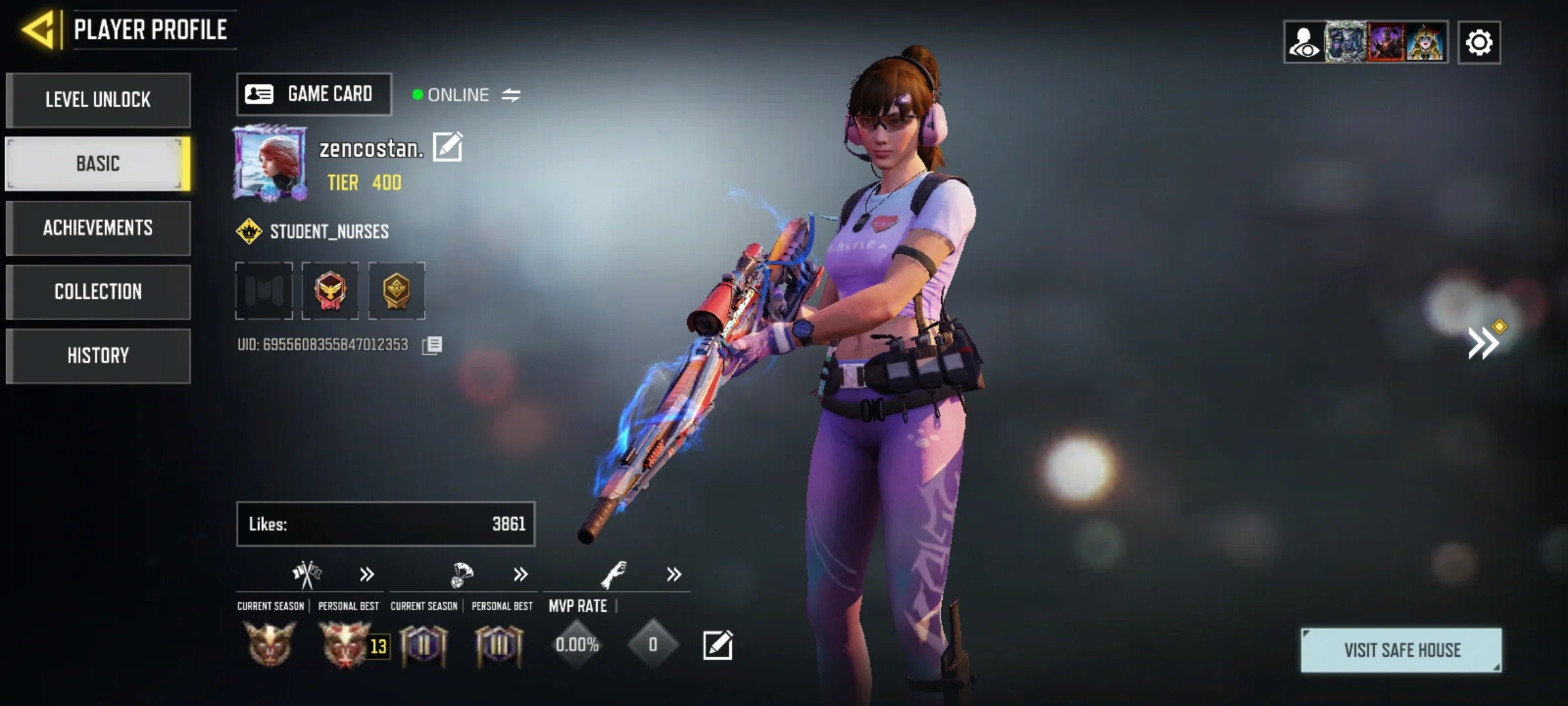
Task: Edit the MVP rate stats display
Action: (x=717, y=645)
